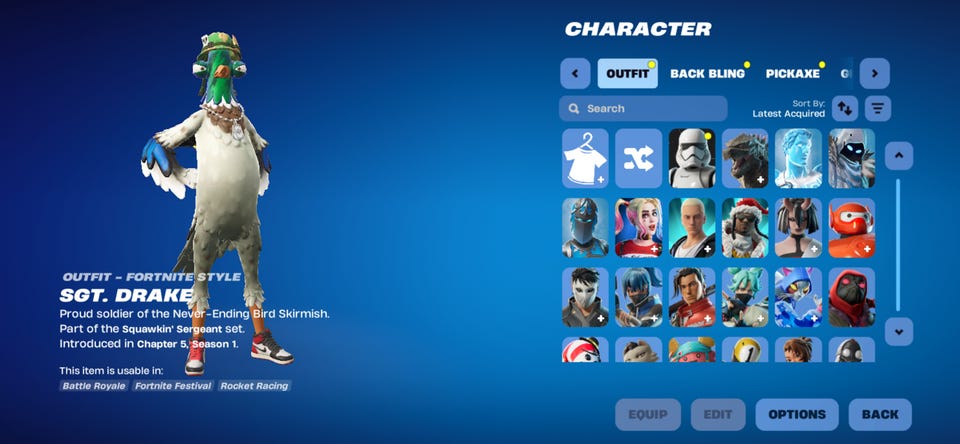Choose the t-shirt hanger preset tile
Viewport: 960px width, 444px height.
(x=585, y=158)
